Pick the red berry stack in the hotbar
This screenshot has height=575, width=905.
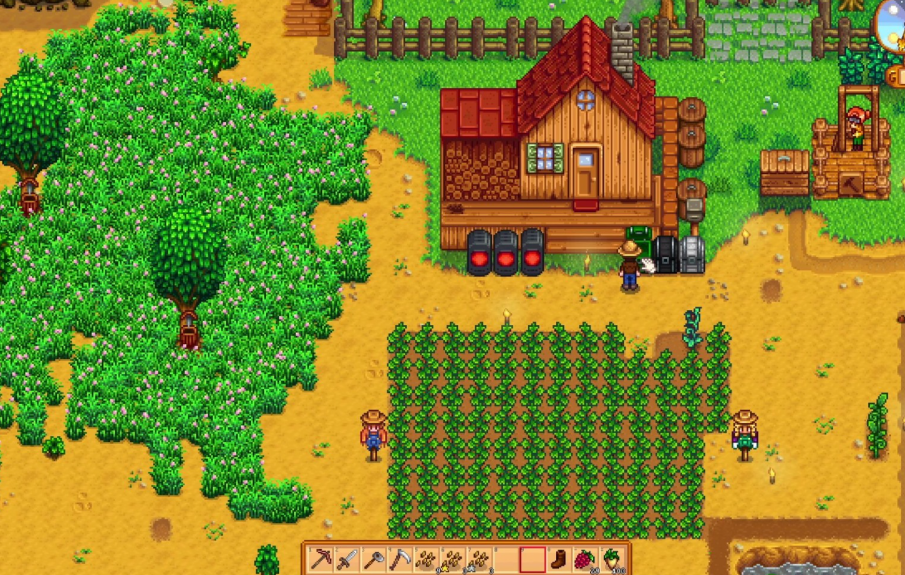[x=584, y=559]
